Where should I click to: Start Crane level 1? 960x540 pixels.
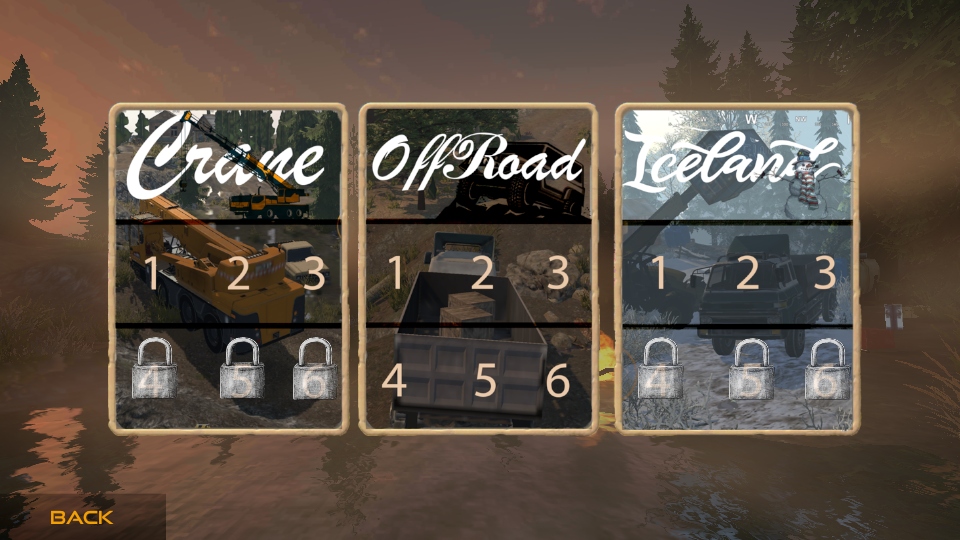pyautogui.click(x=151, y=273)
